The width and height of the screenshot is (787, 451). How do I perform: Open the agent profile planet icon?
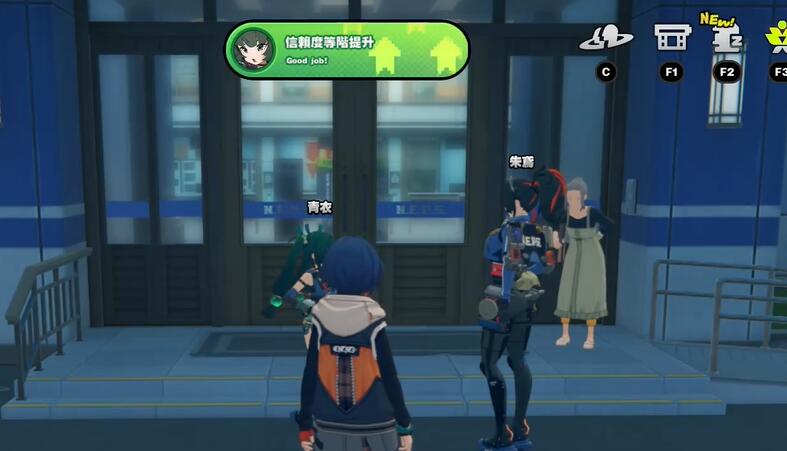(605, 39)
